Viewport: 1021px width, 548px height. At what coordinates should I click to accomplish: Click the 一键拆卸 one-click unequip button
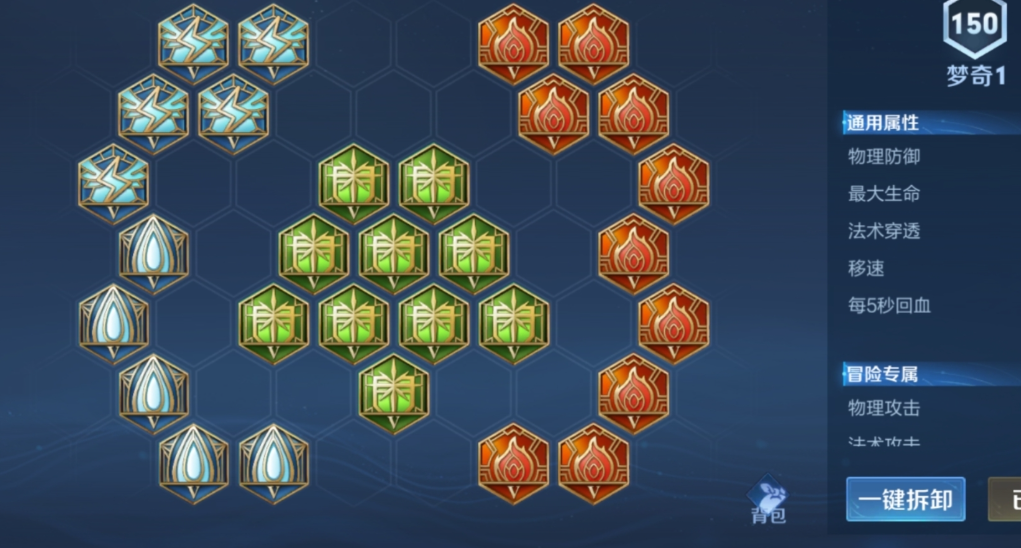pyautogui.click(x=905, y=499)
